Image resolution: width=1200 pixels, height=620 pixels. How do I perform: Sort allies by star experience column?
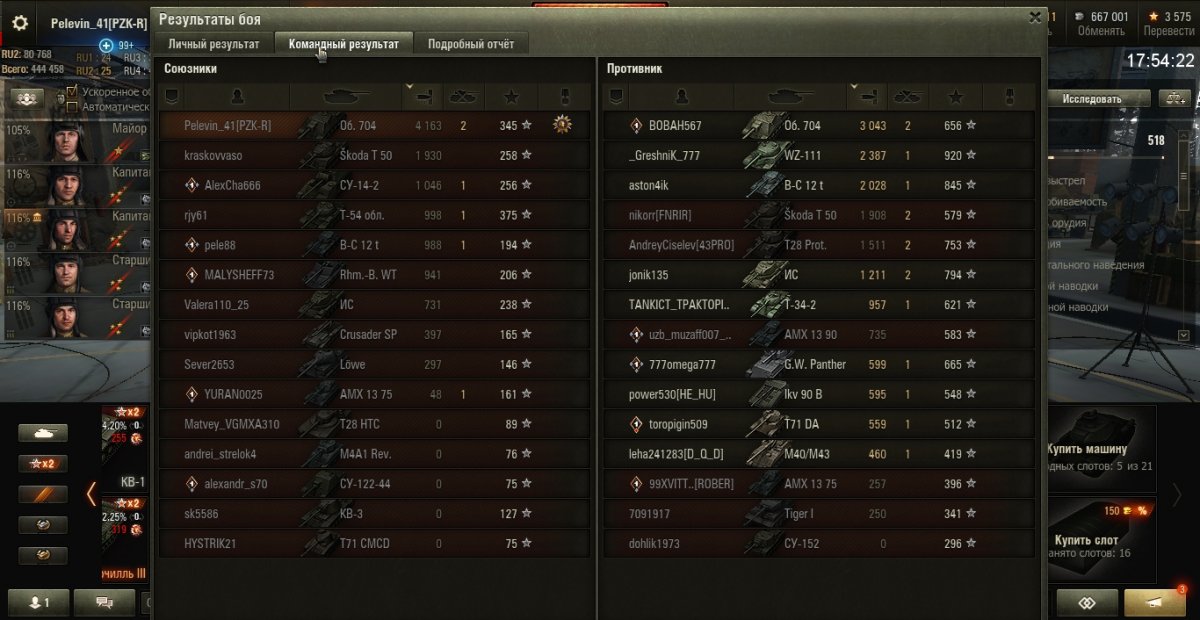pos(510,97)
